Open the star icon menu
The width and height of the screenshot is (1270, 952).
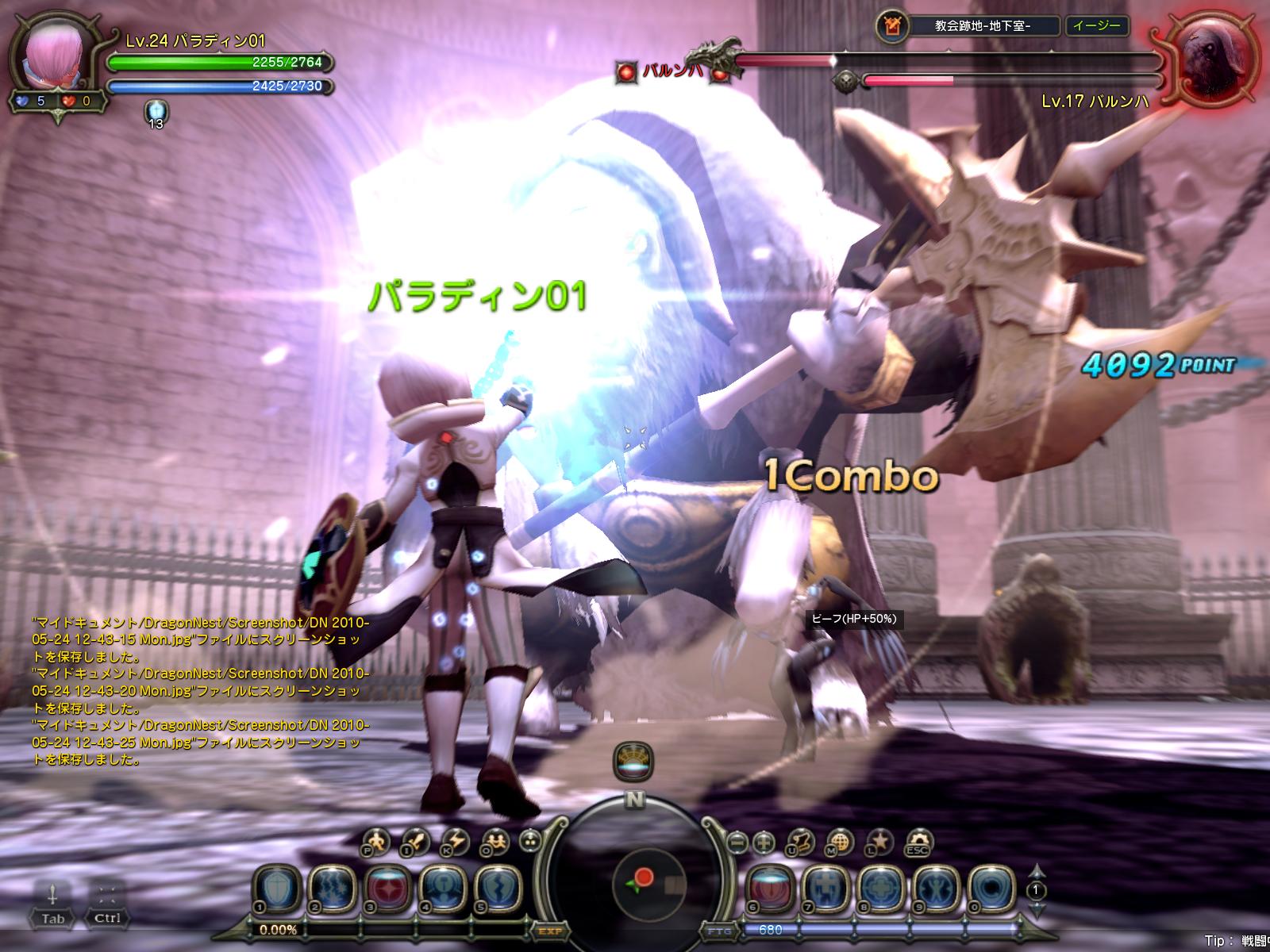(879, 841)
